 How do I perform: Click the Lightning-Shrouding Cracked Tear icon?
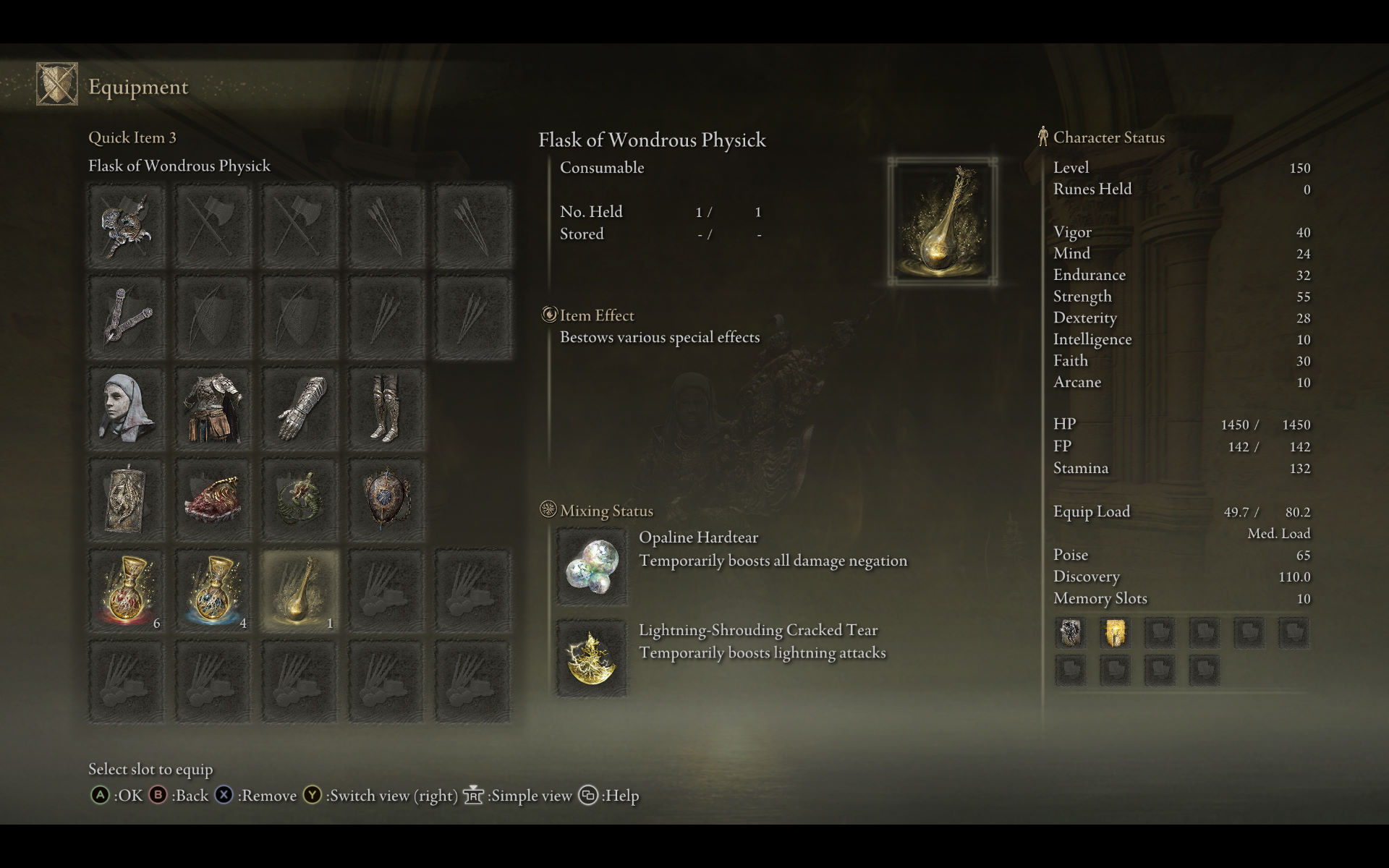coord(591,658)
